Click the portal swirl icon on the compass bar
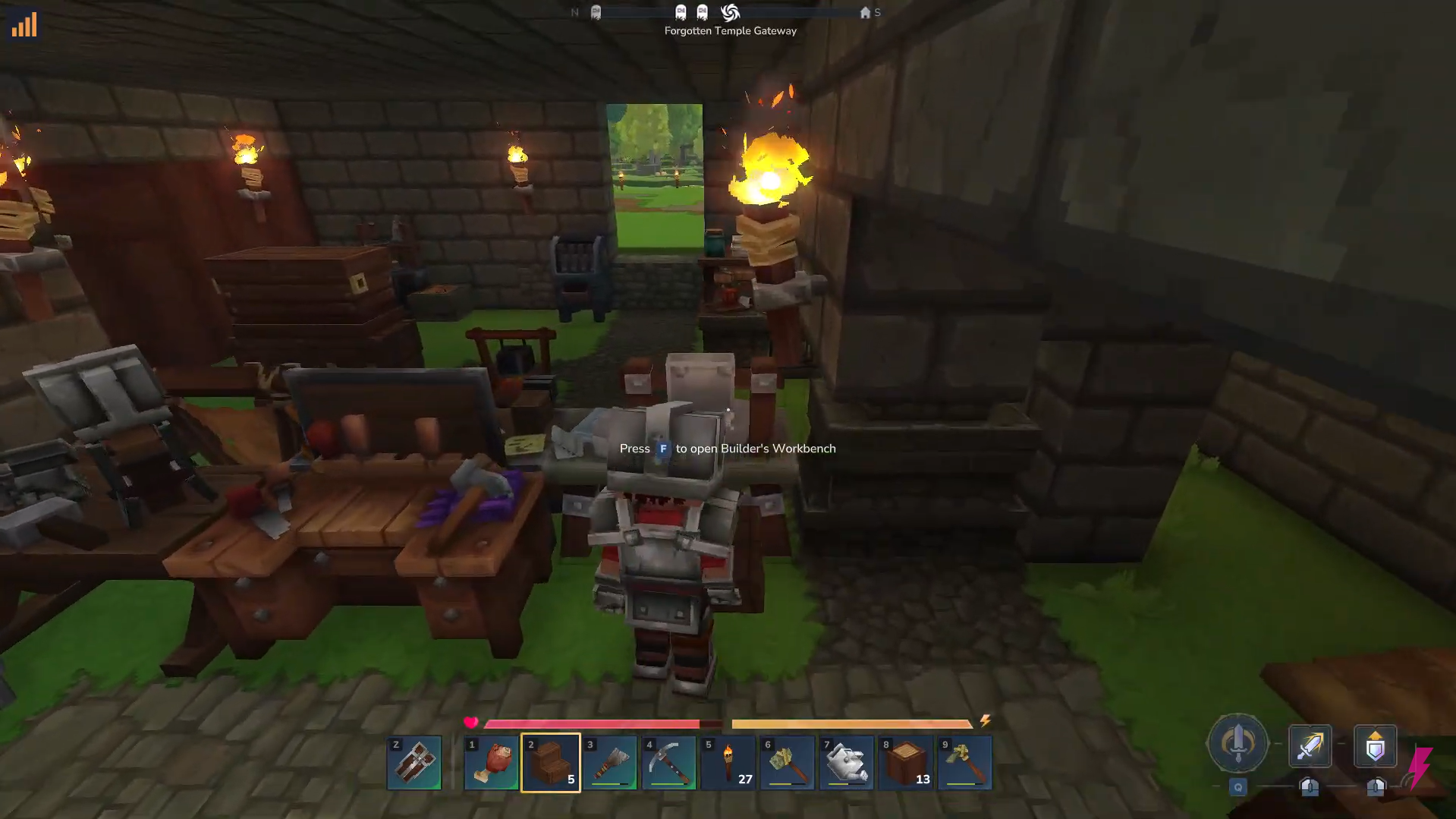The height and width of the screenshot is (819, 1456). pyautogui.click(x=730, y=12)
